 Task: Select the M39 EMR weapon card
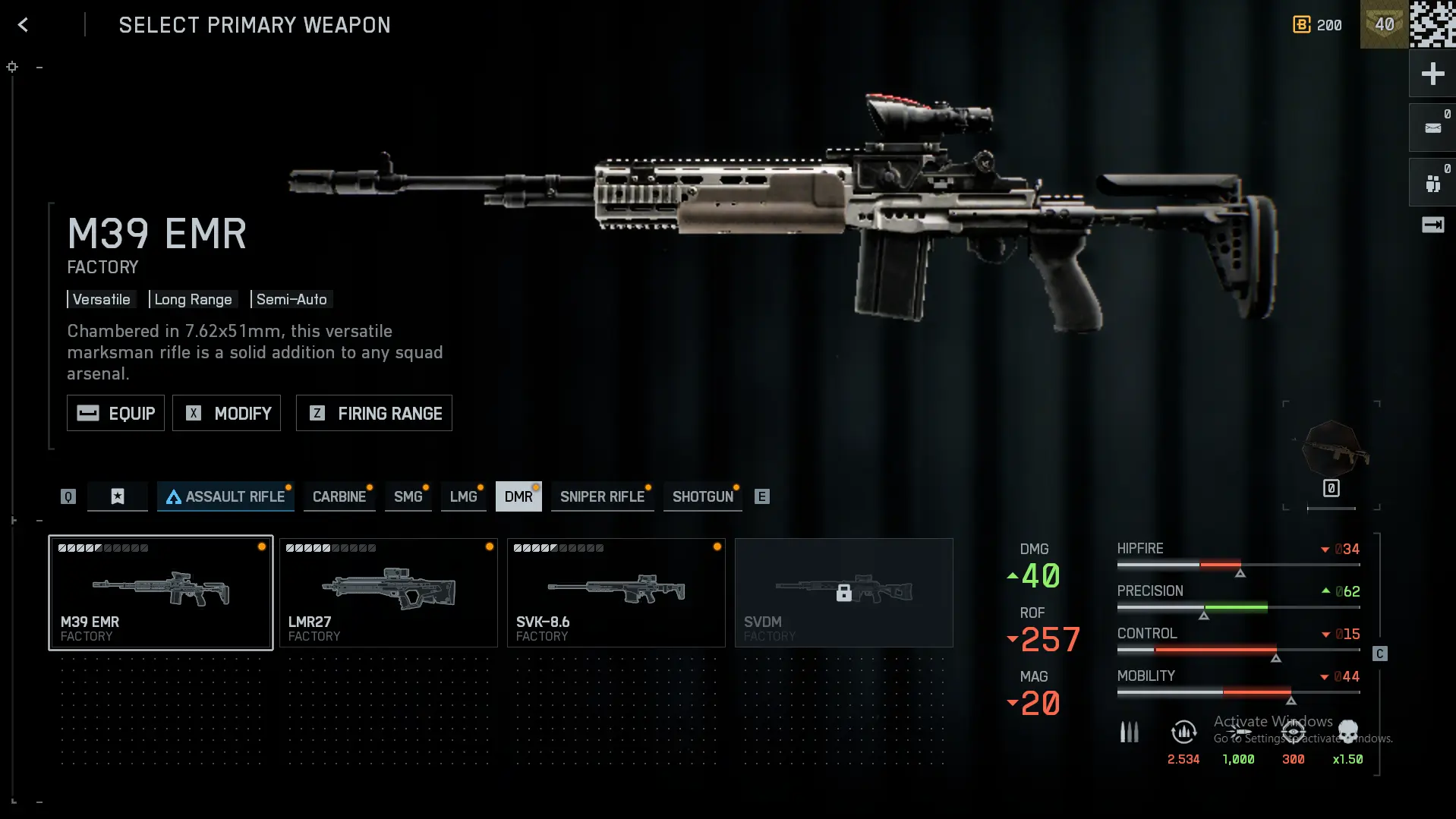(x=161, y=593)
